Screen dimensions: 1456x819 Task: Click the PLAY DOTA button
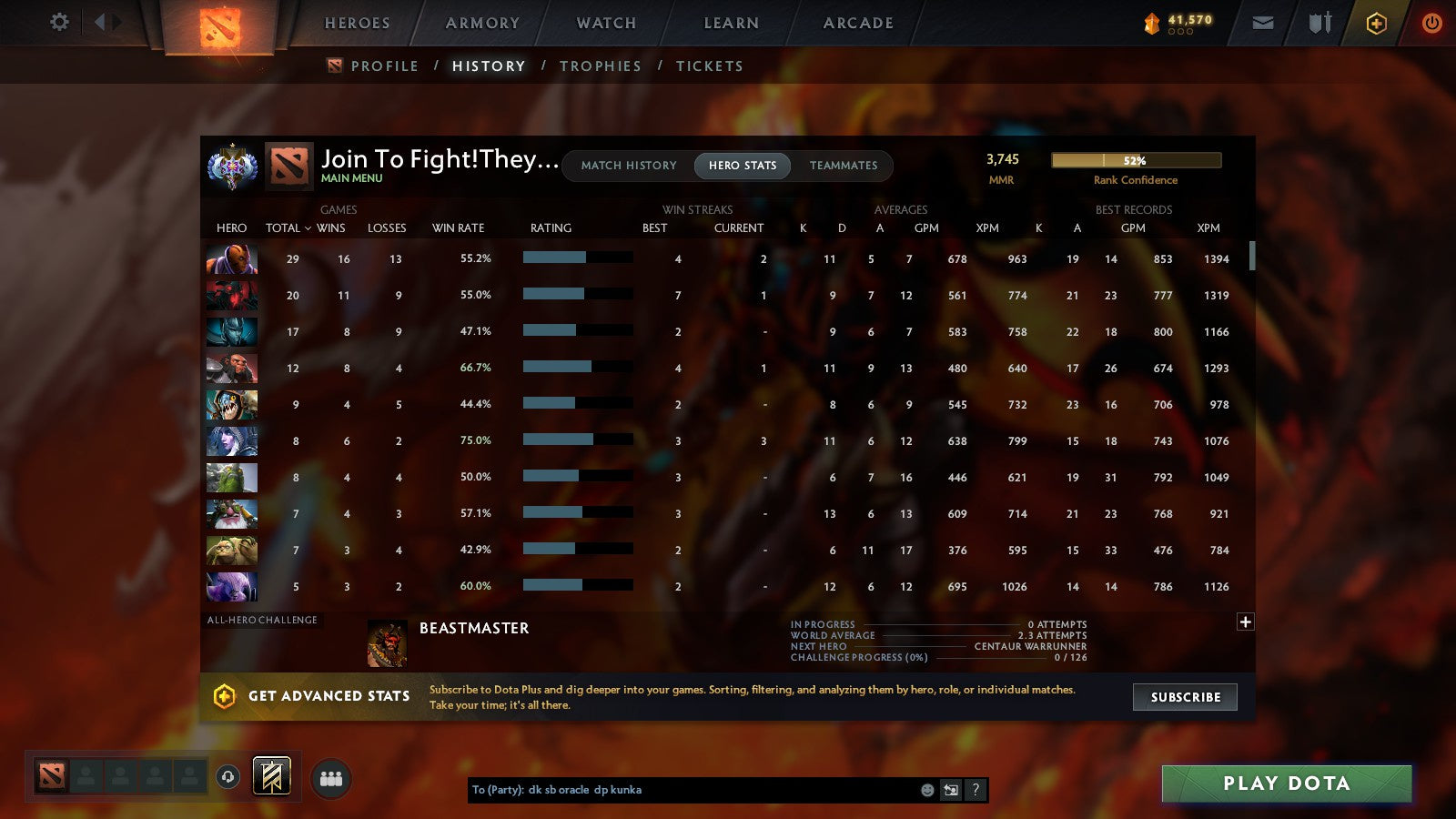coord(1286,784)
